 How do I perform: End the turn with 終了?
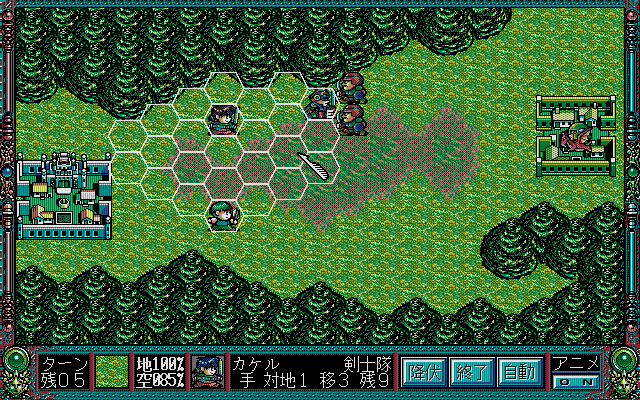click(x=470, y=372)
